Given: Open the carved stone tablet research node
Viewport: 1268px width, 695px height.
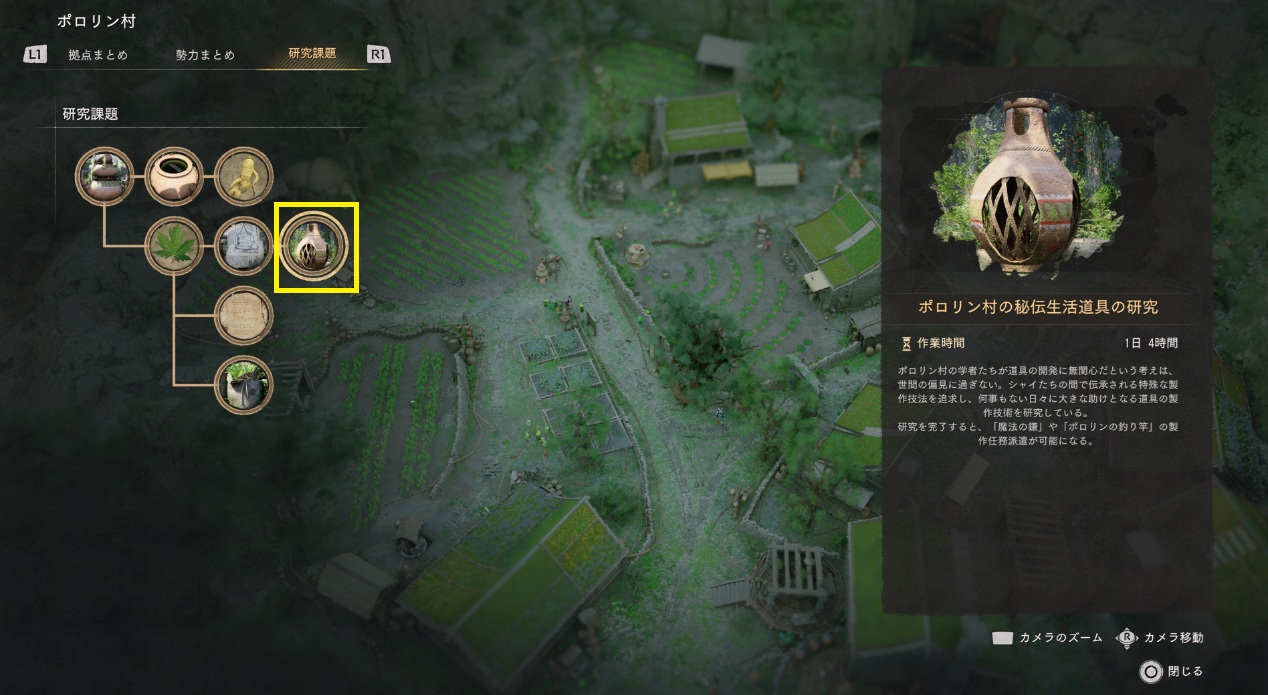Looking at the screenshot, I should [244, 246].
